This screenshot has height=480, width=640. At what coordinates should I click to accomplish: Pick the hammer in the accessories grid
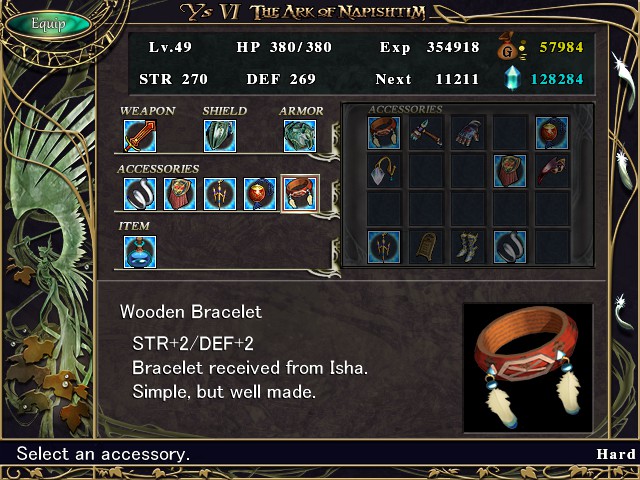pyautogui.click(x=425, y=133)
